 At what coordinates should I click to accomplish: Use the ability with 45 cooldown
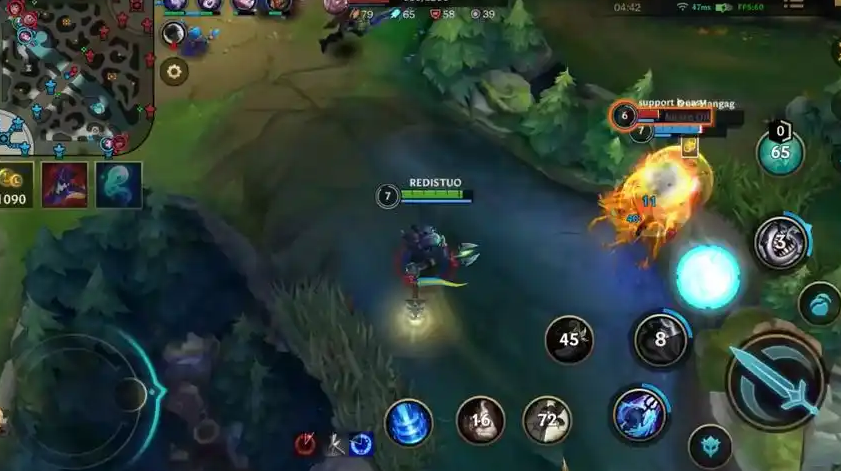pyautogui.click(x=569, y=340)
